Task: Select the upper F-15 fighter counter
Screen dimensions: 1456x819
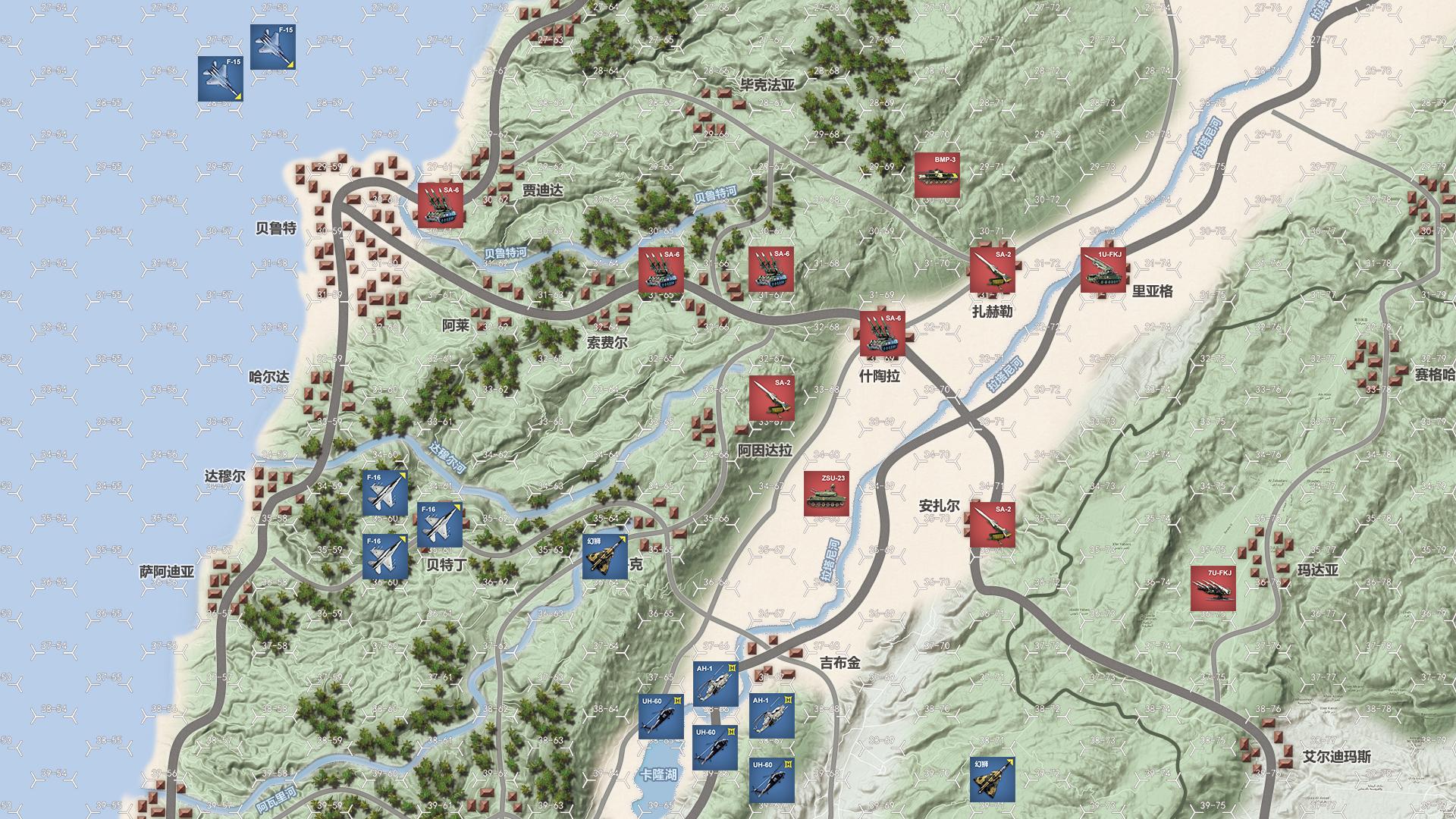Action: [275, 45]
